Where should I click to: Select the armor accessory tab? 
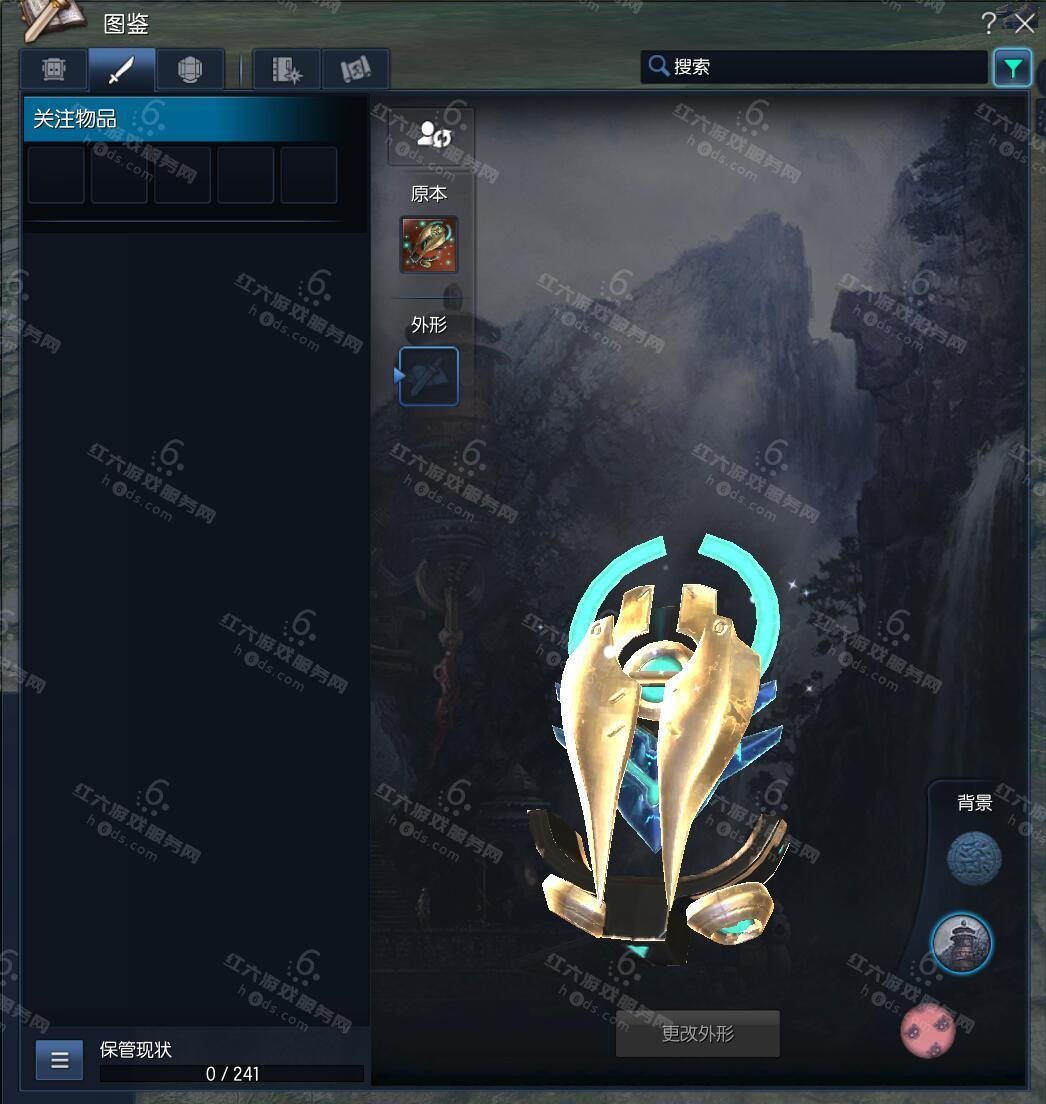click(190, 69)
